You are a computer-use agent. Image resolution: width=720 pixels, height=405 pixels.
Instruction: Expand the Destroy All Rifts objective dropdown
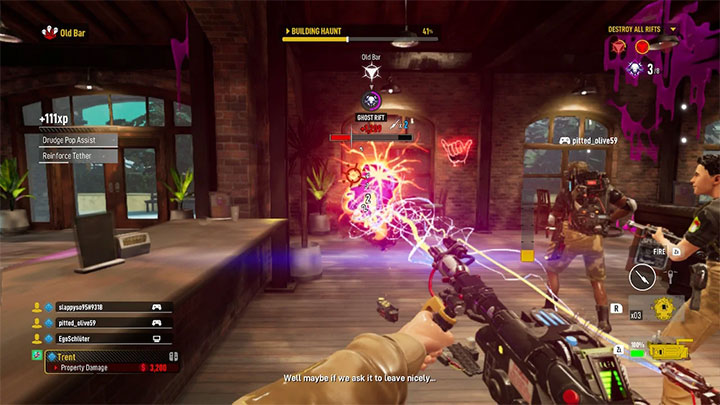tap(675, 29)
